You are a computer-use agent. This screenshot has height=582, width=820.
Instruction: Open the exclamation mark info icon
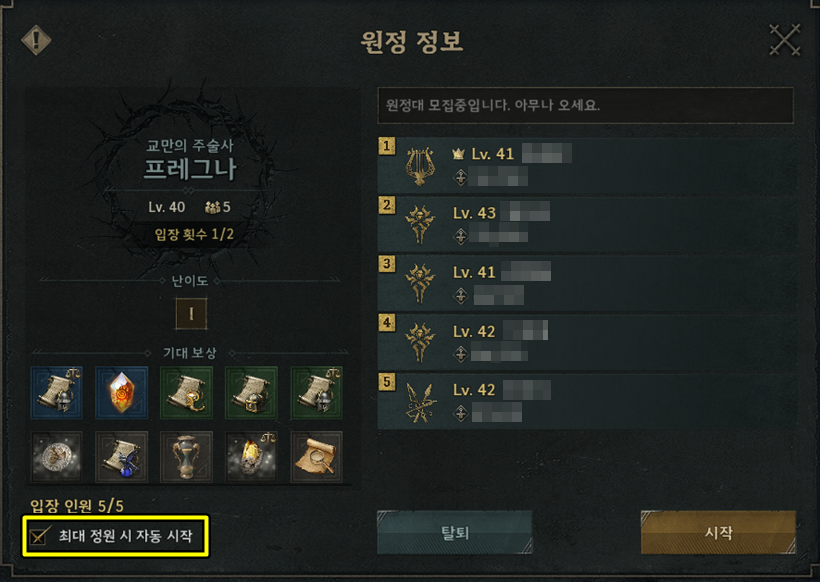[x=36, y=41]
